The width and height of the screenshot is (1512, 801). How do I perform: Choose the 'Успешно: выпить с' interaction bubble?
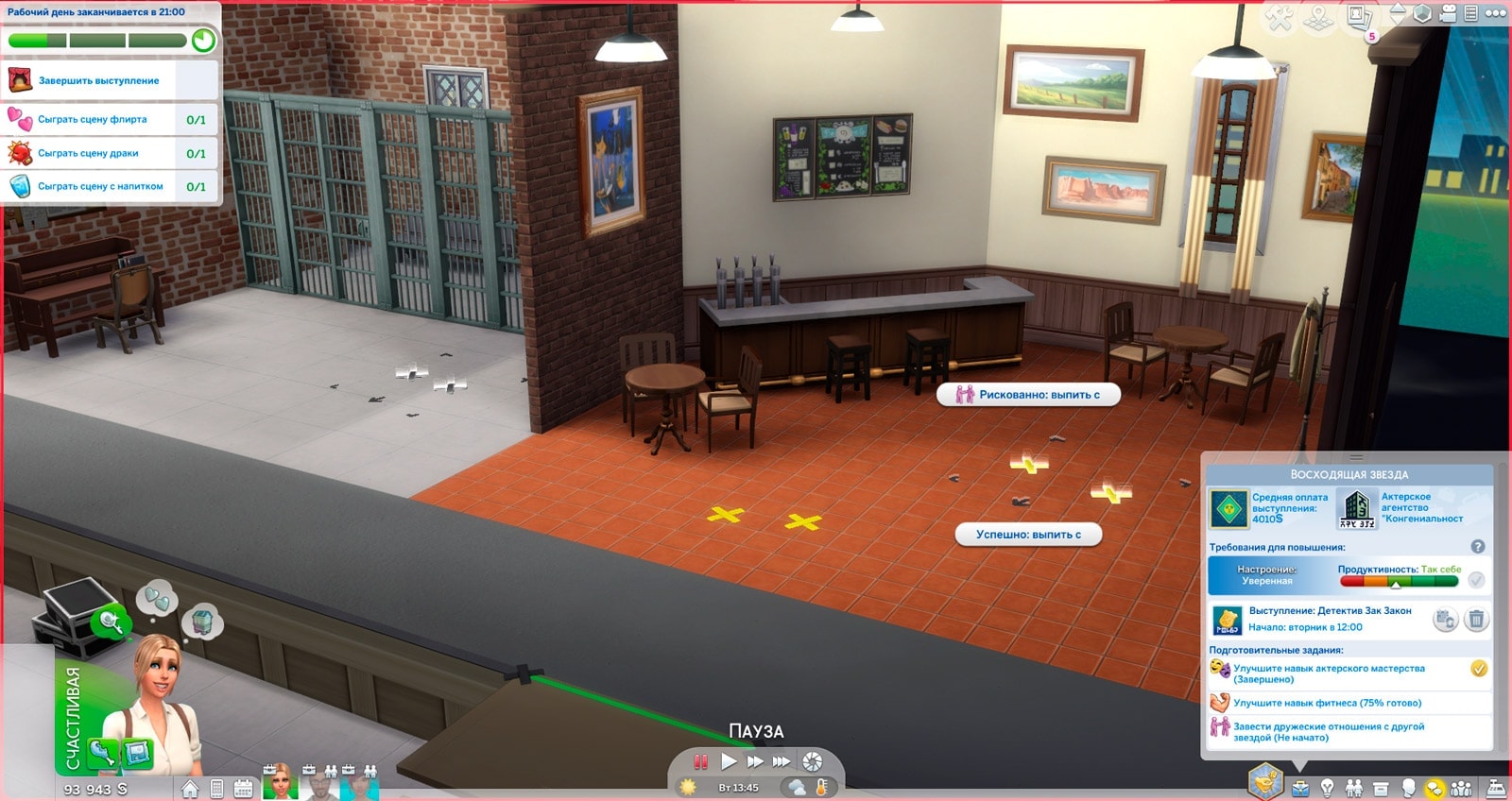[x=1028, y=535]
